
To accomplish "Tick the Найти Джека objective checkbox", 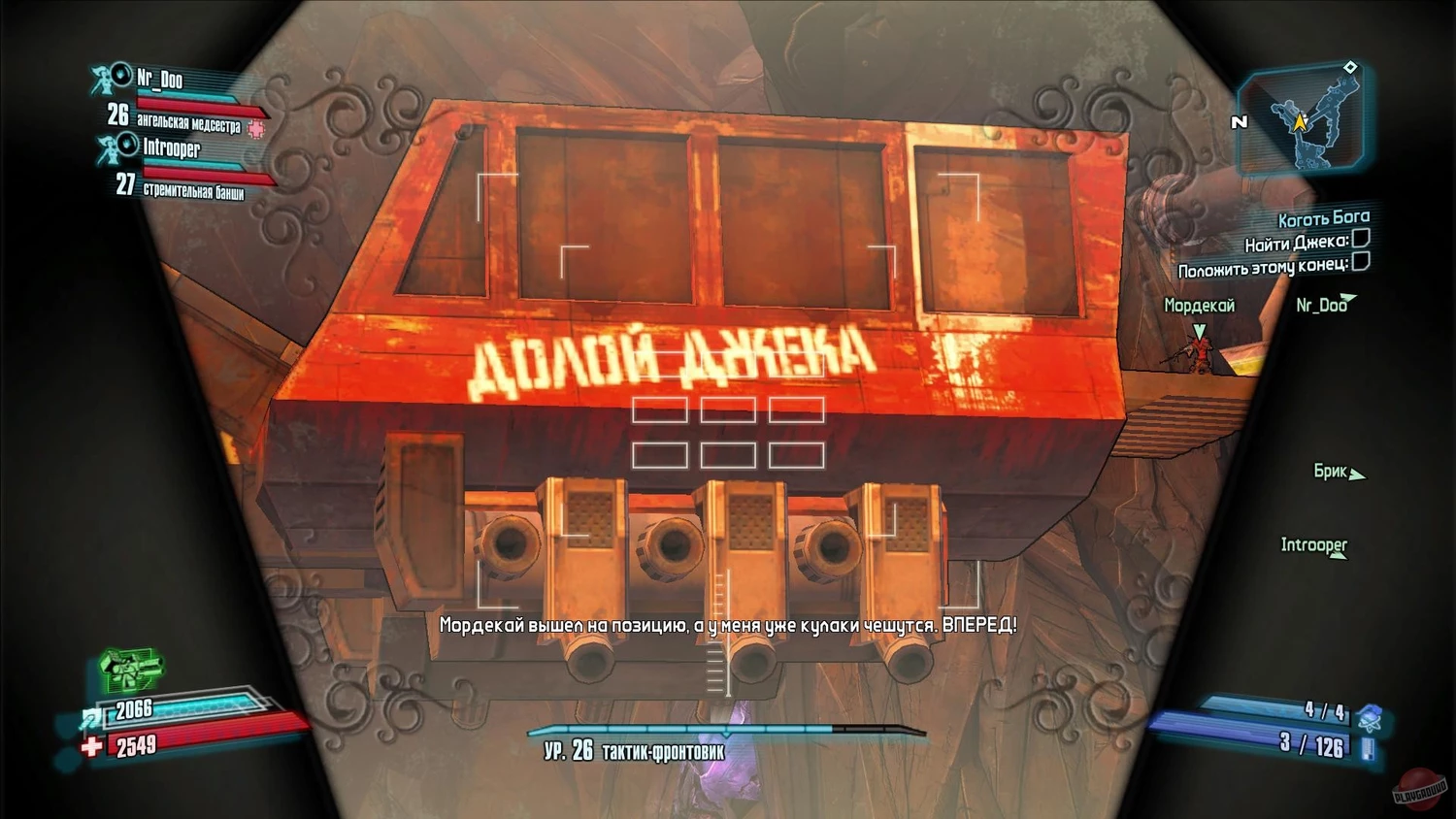I will pyautogui.click(x=1361, y=238).
